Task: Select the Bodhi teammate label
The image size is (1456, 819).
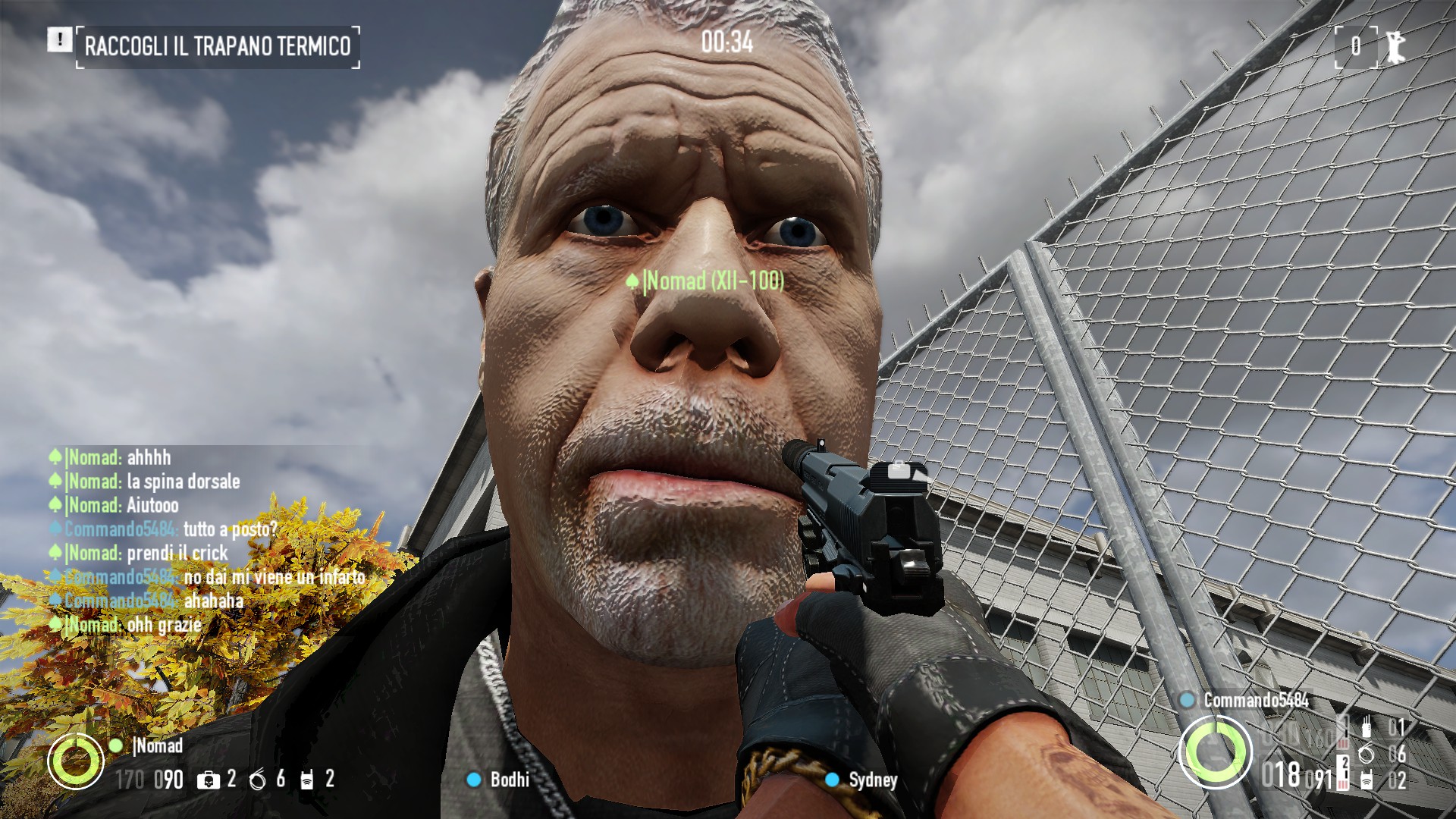Action: (x=509, y=780)
